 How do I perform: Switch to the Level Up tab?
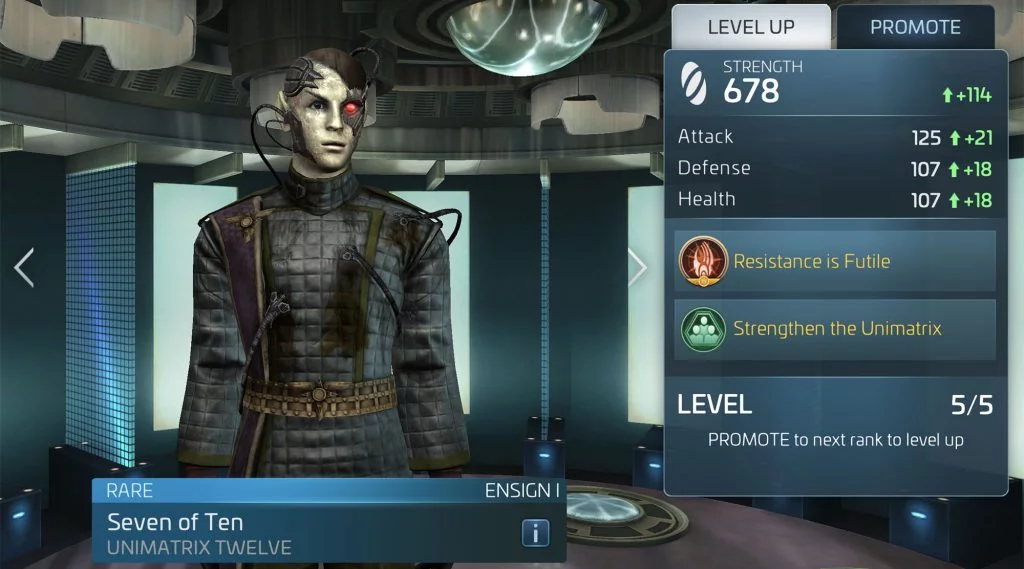(750, 27)
